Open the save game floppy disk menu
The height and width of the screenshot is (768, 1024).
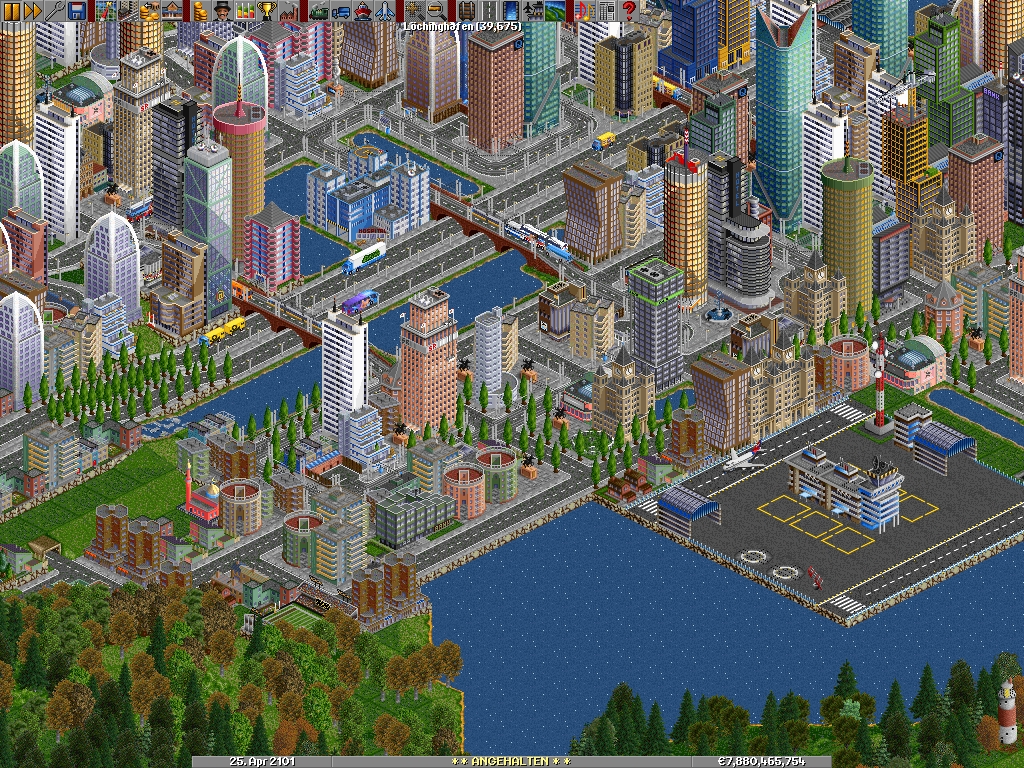[x=77, y=11]
